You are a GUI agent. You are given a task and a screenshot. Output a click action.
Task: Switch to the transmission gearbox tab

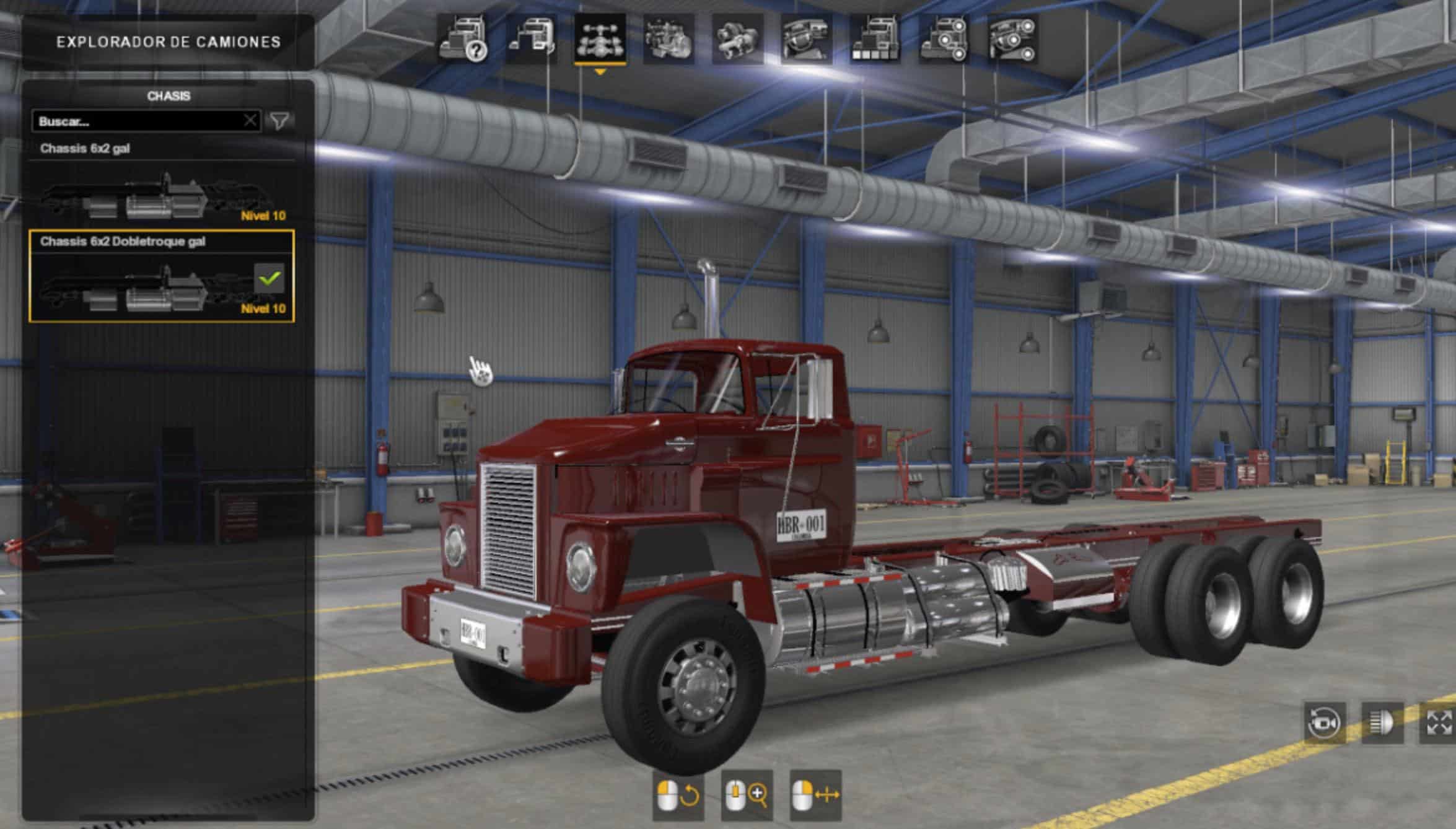click(x=737, y=40)
